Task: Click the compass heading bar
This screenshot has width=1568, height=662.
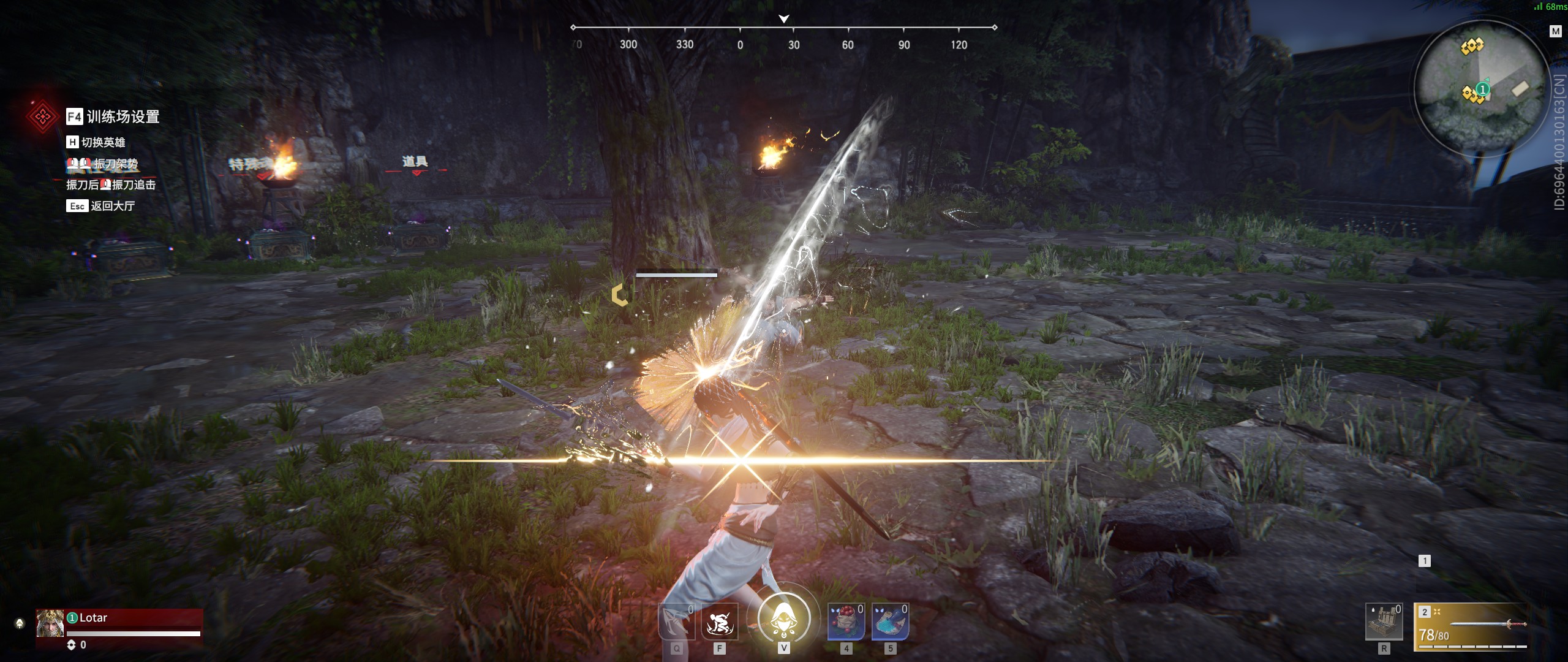Action: point(783,28)
